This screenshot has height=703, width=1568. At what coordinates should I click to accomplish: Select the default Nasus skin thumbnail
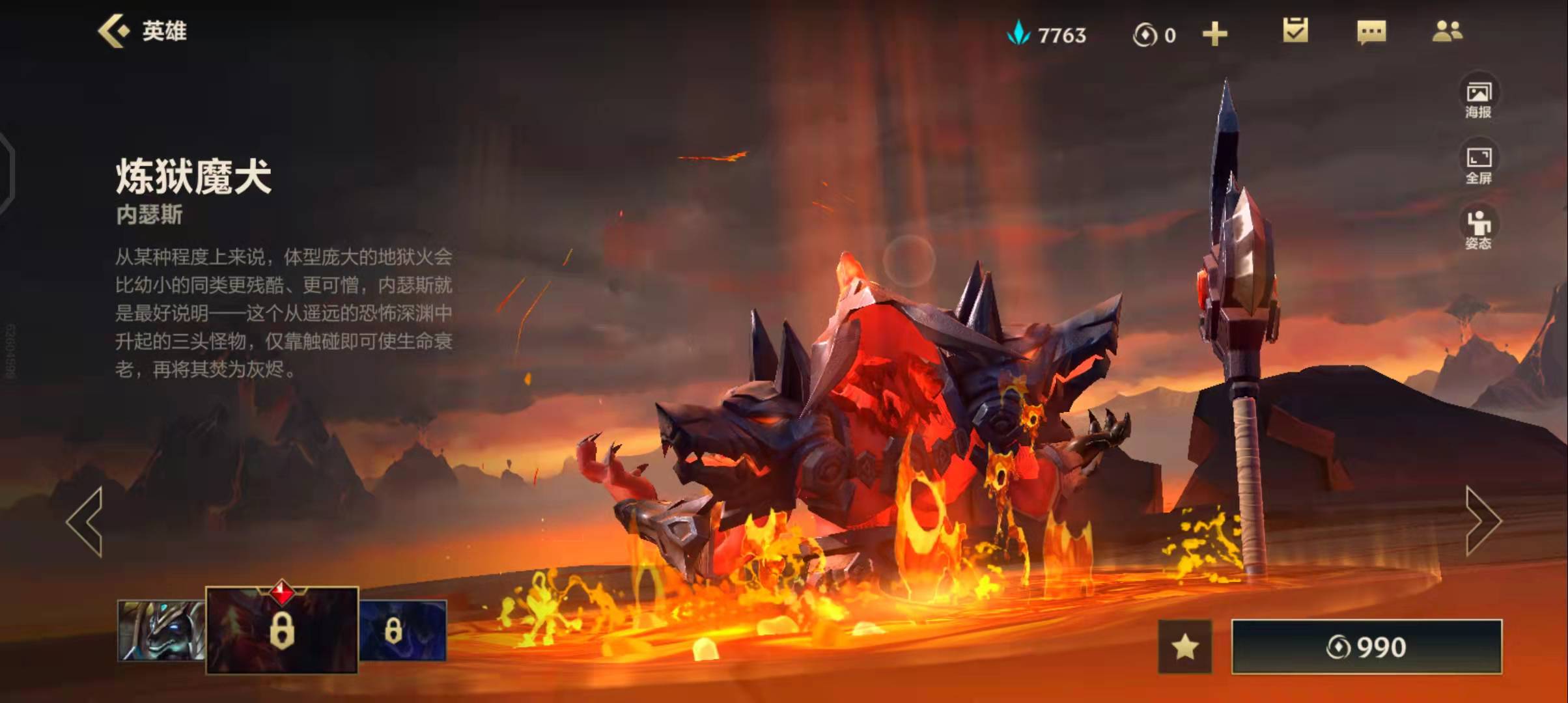(161, 630)
